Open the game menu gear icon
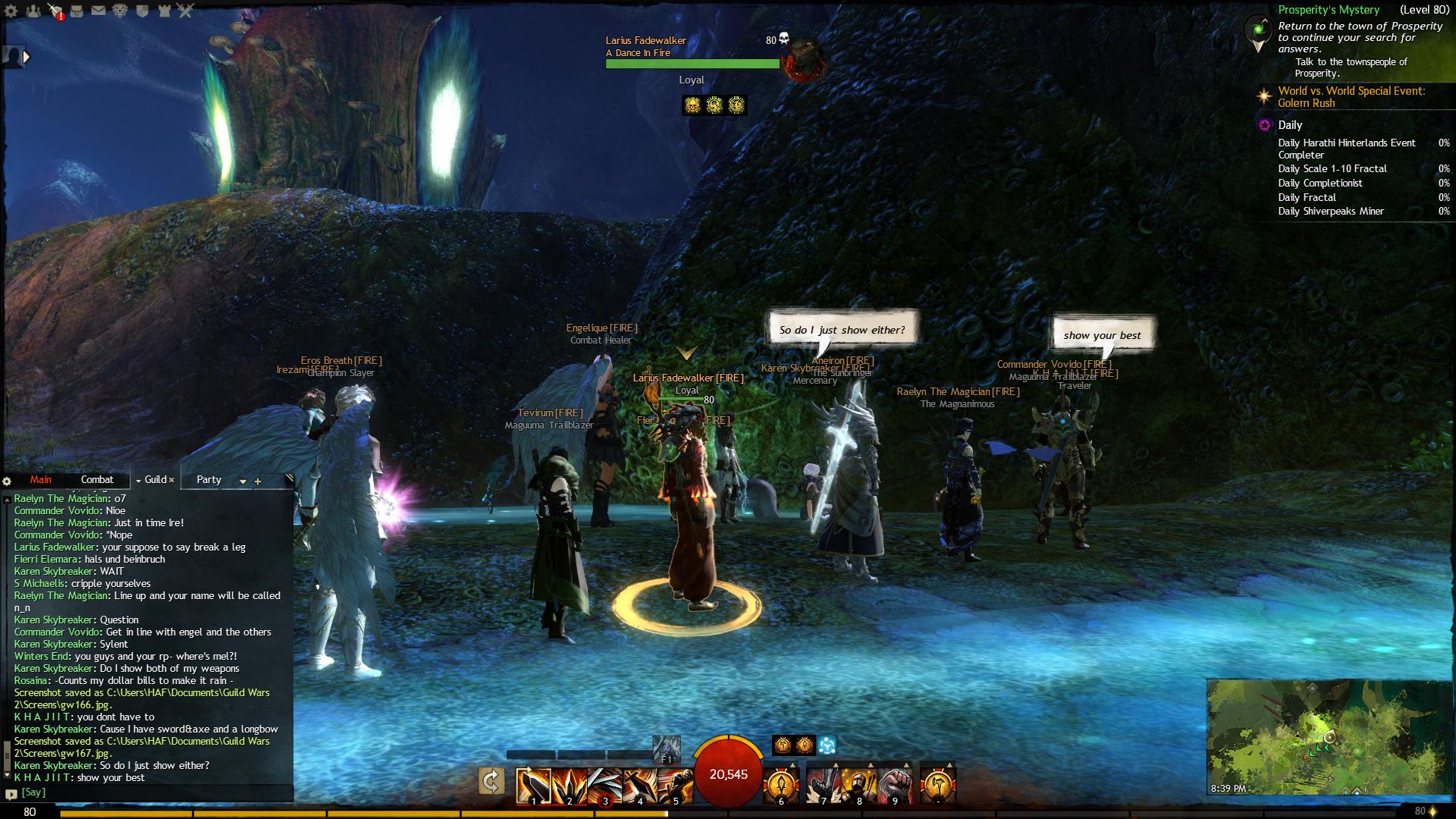 [11, 11]
